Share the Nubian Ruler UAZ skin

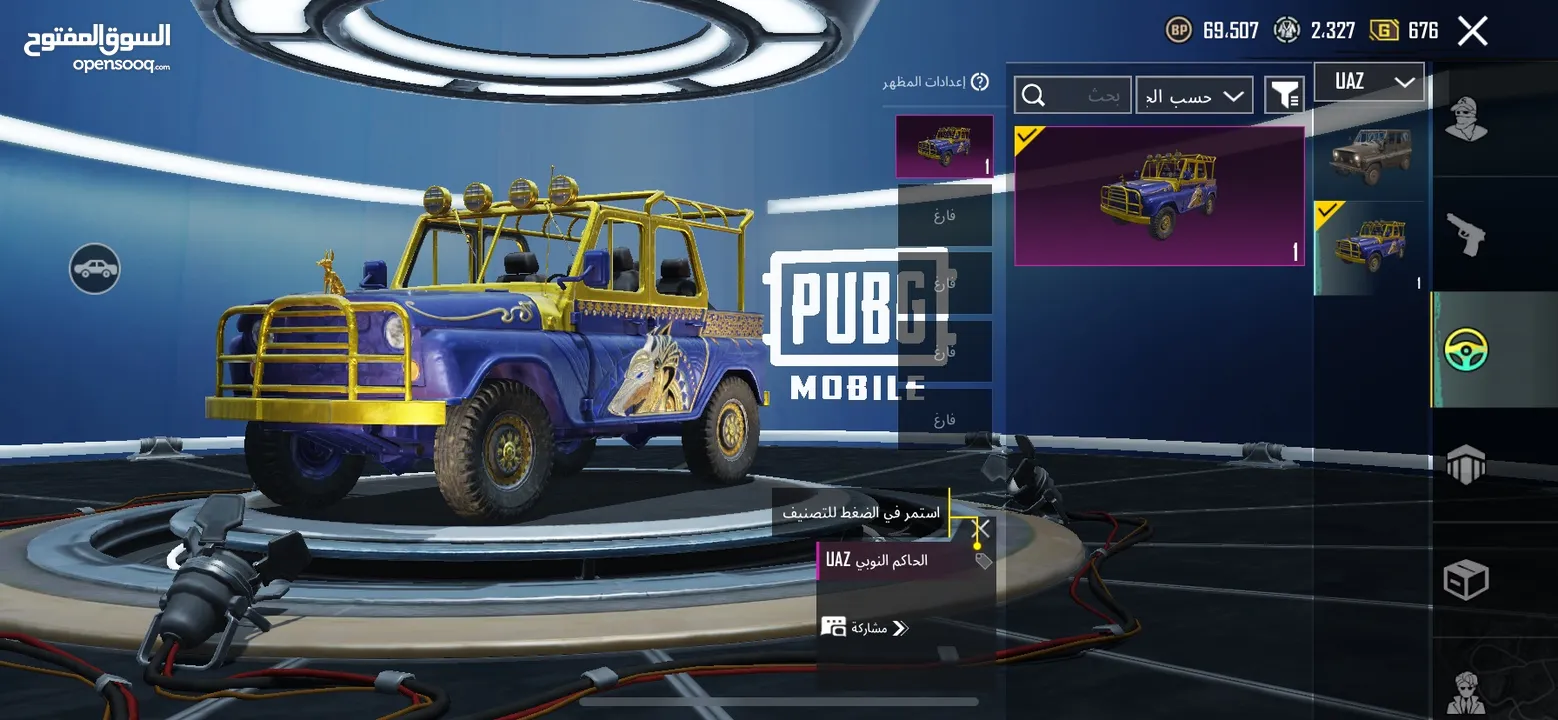pos(866,628)
